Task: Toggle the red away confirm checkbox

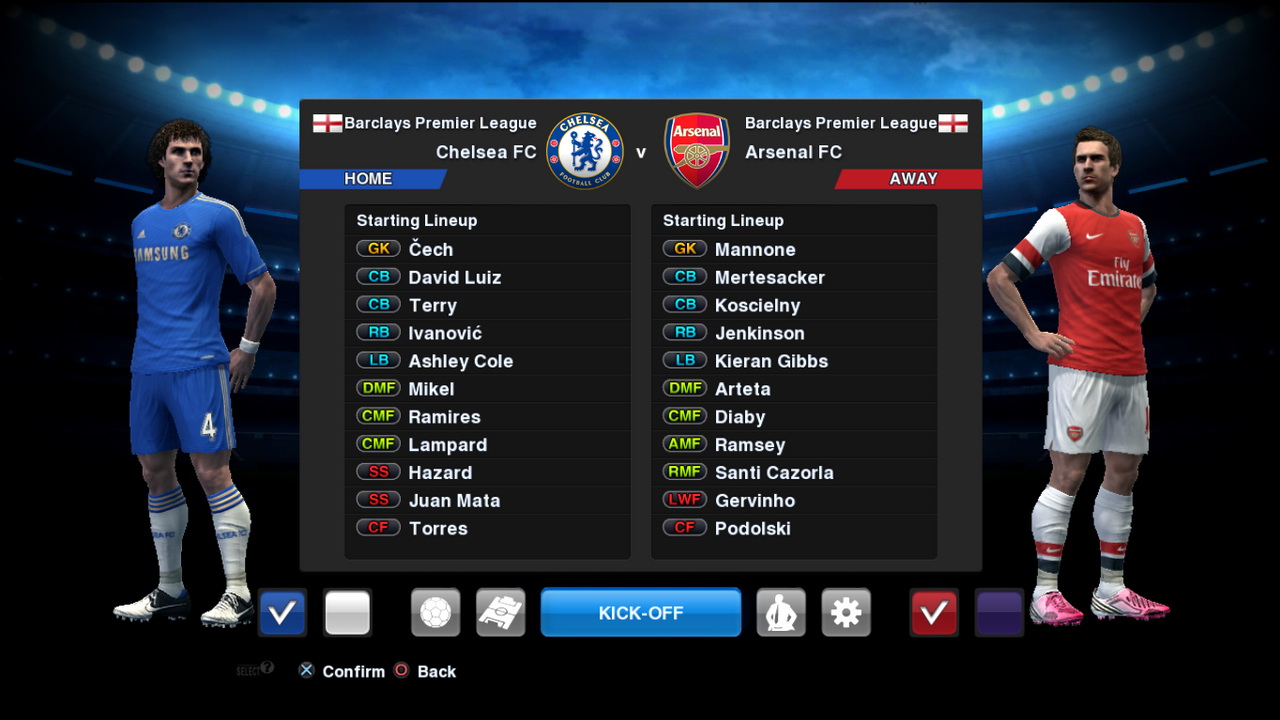Action: (x=933, y=612)
